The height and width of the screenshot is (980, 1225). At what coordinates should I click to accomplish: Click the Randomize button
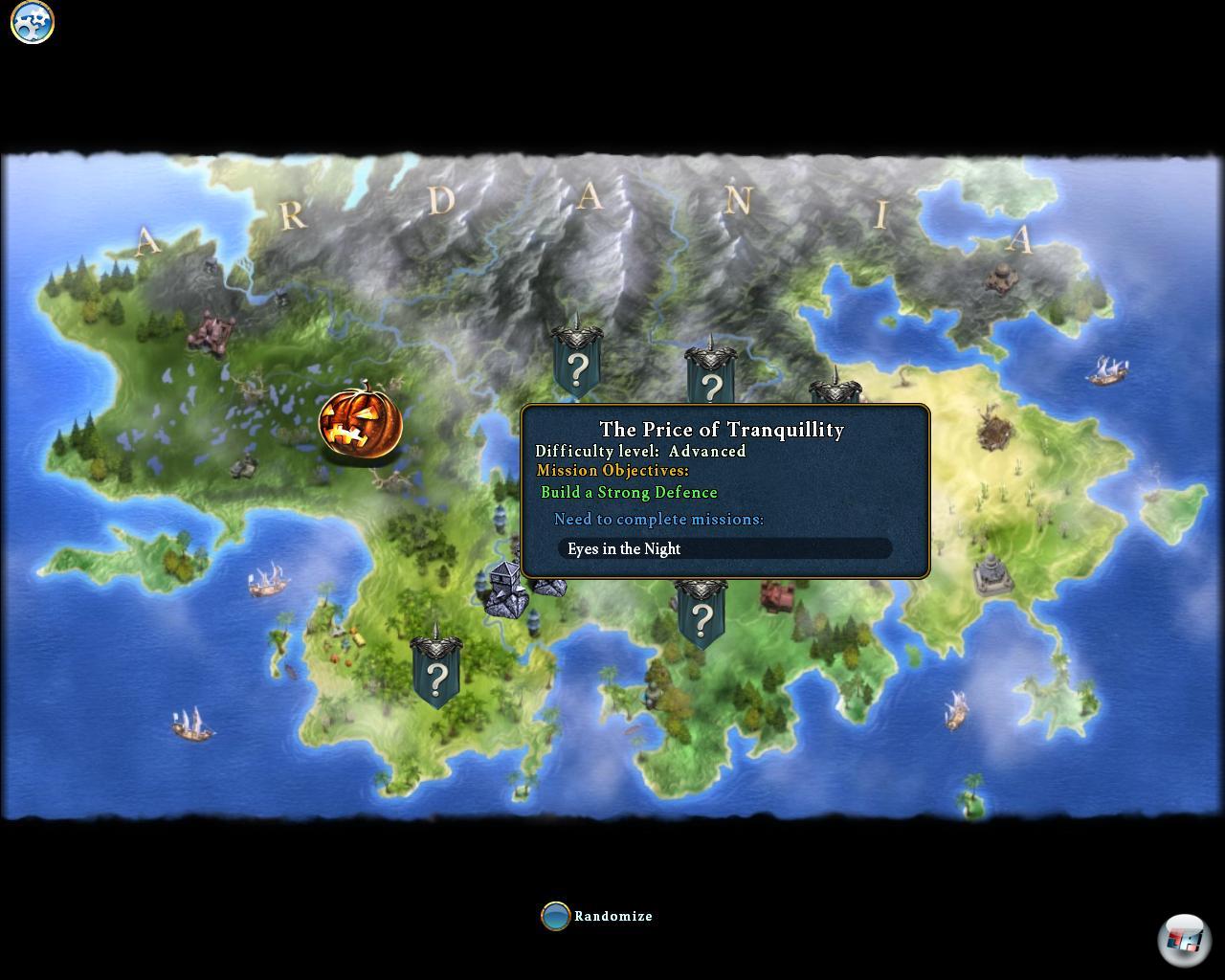pos(556,916)
